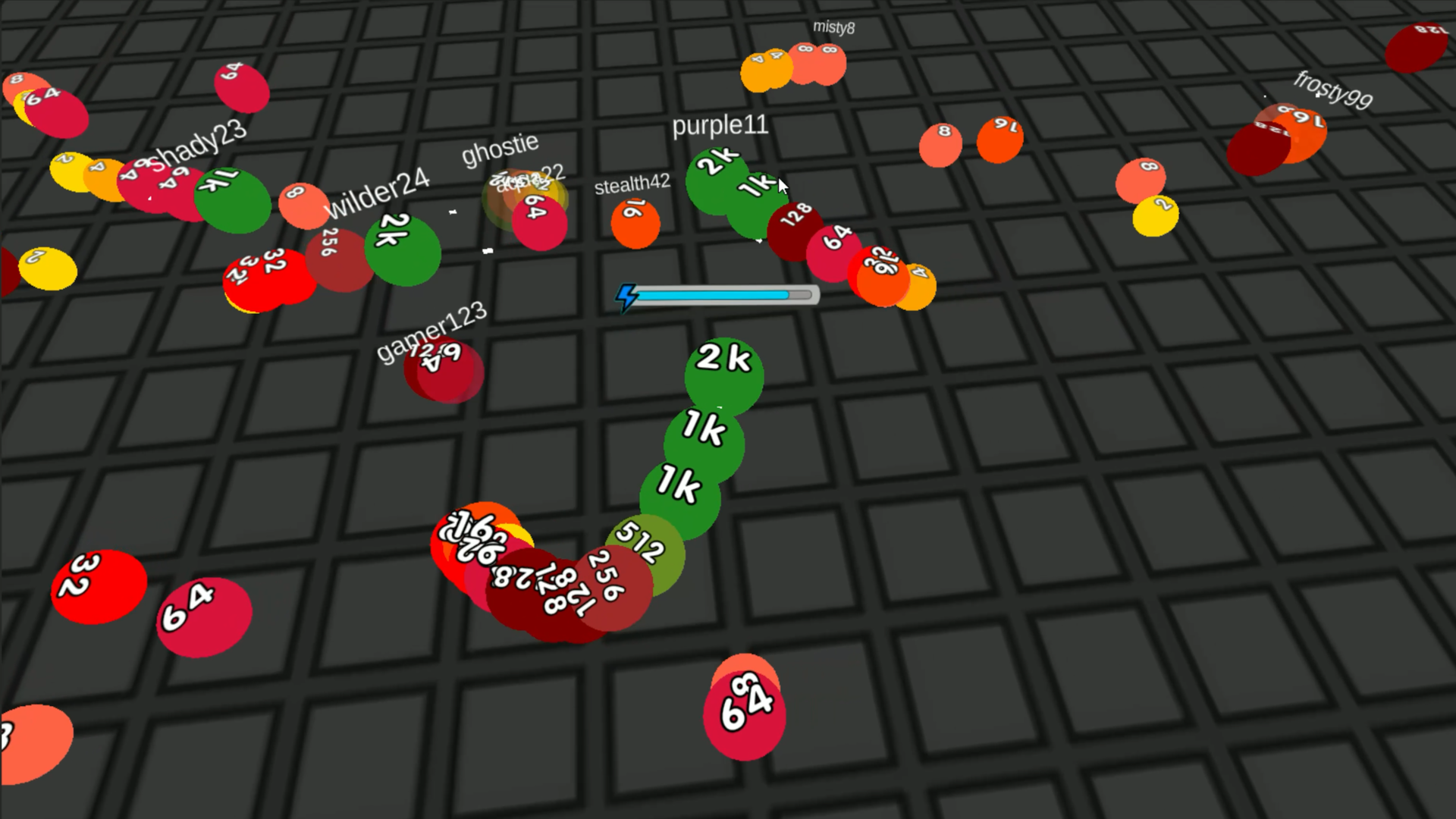Screen dimensions: 1456x819
Task: Select the lone red 32 ball bottom left
Action: click(99, 585)
